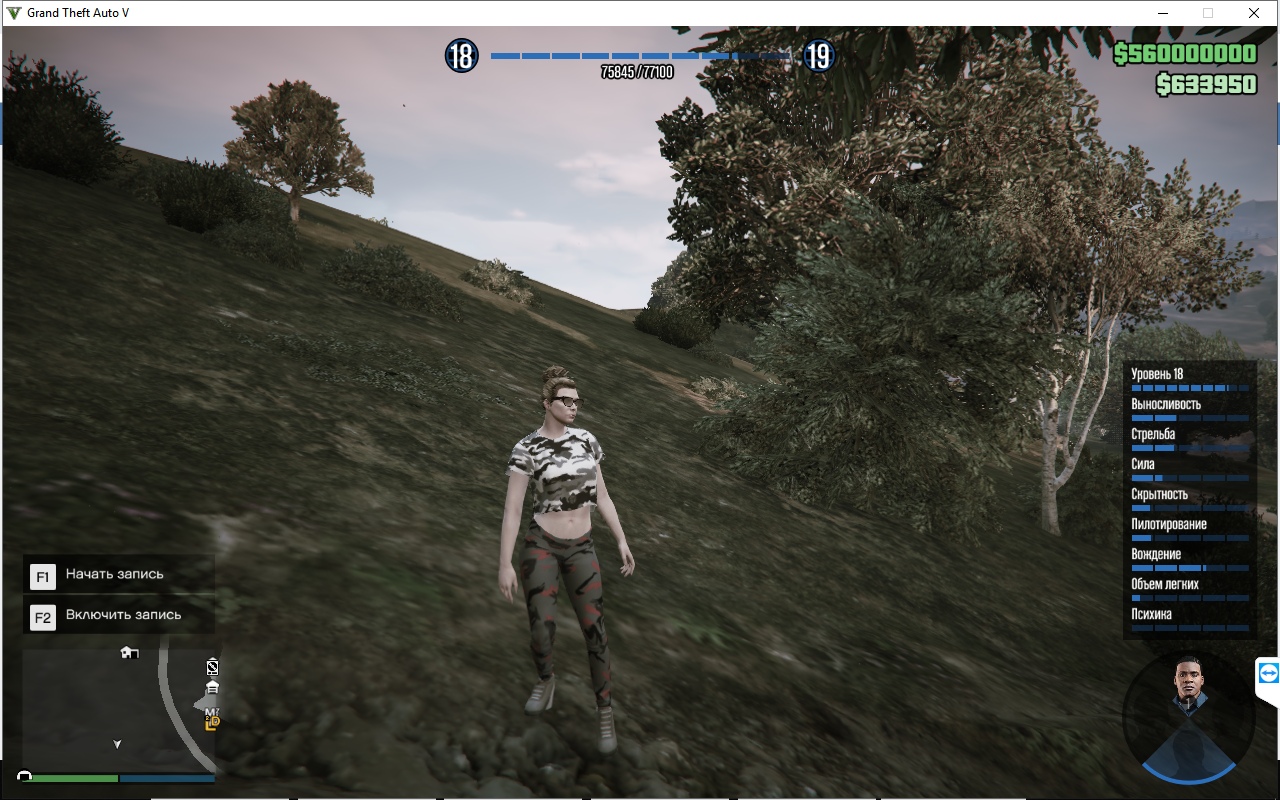Open the TeamViewer side panel tab
Screen dimensions: 1280x800
pos(1268,675)
